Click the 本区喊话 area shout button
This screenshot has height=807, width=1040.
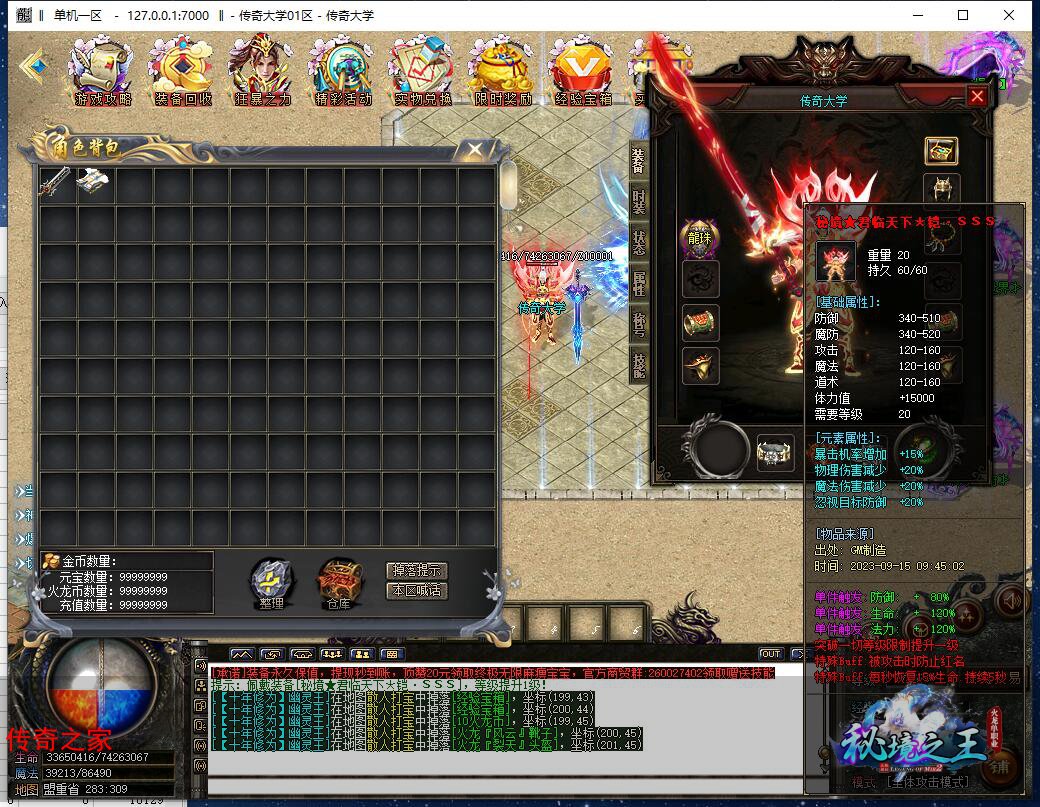pos(416,591)
